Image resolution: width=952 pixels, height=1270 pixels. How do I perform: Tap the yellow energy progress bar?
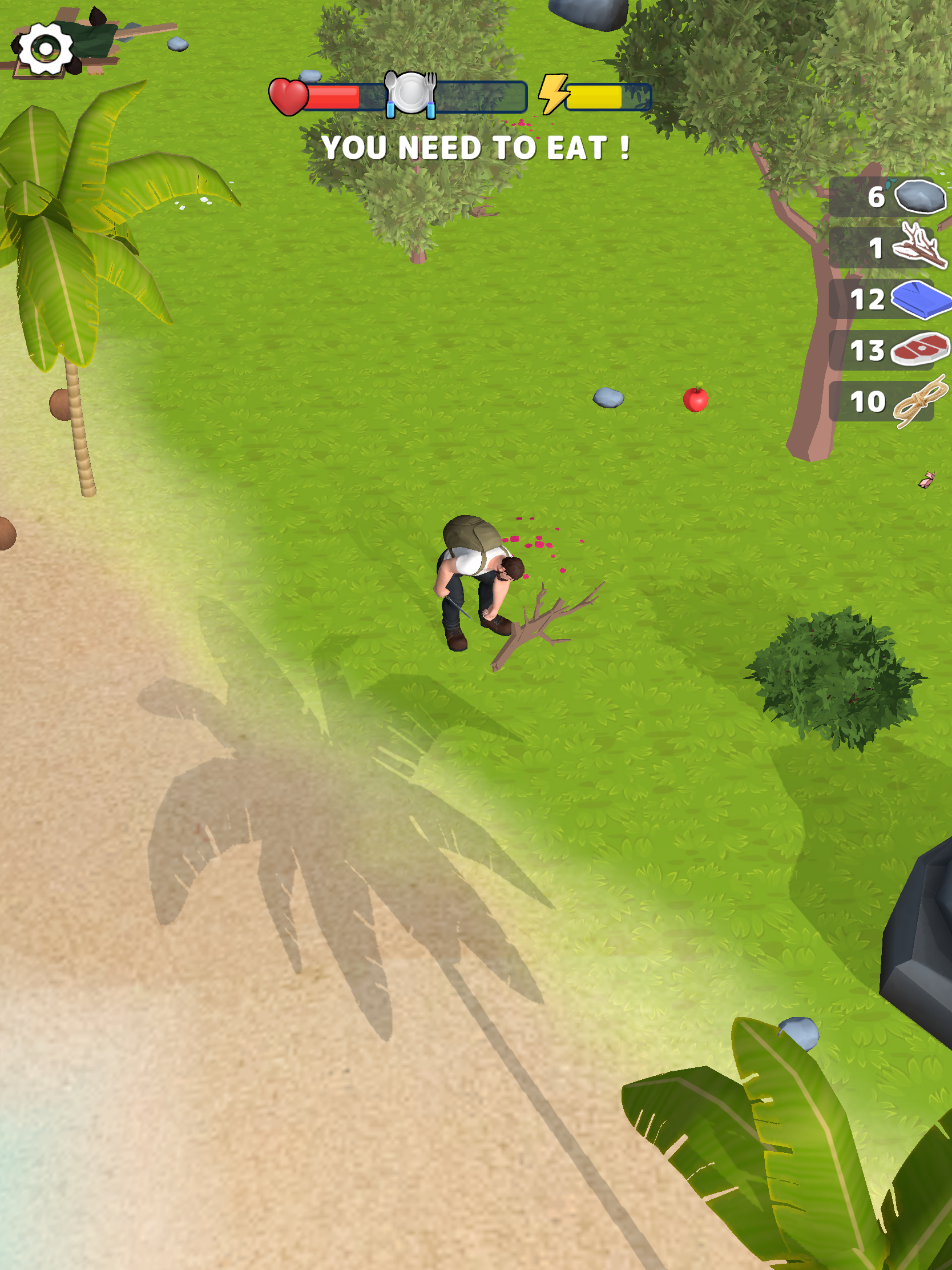(x=596, y=98)
